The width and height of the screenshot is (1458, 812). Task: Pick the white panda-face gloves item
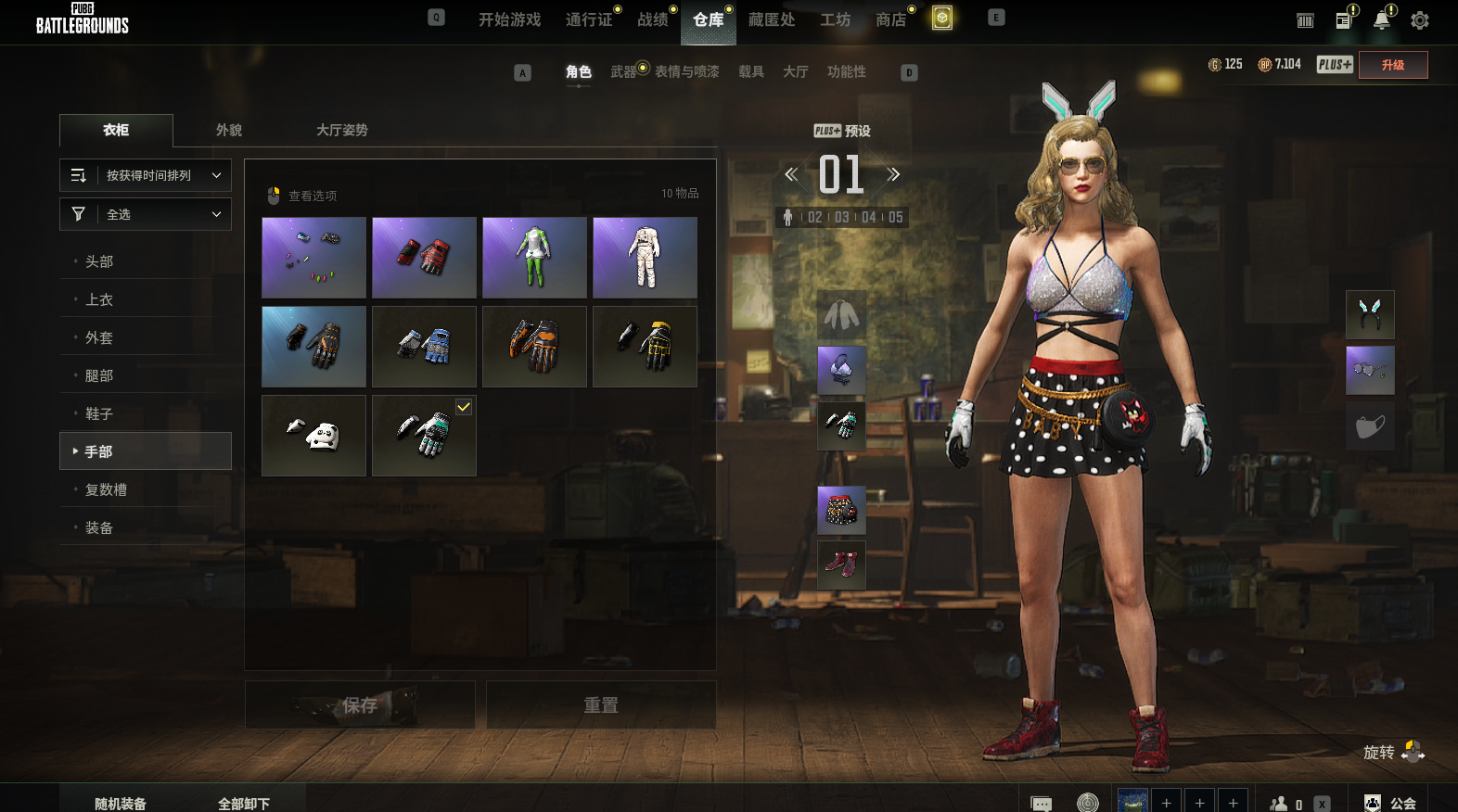[313, 436]
